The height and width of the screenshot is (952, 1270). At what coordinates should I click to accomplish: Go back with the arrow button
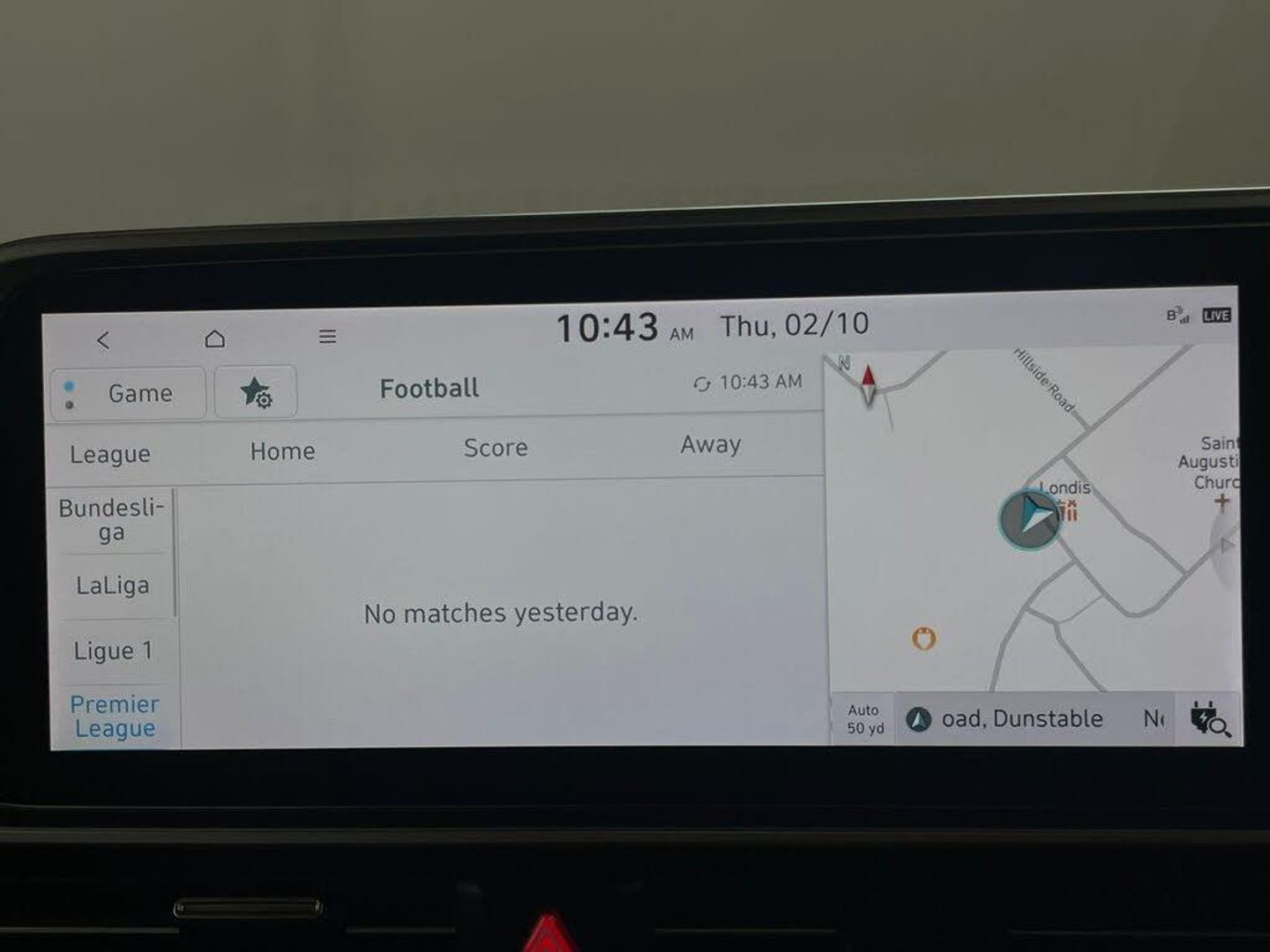(103, 340)
